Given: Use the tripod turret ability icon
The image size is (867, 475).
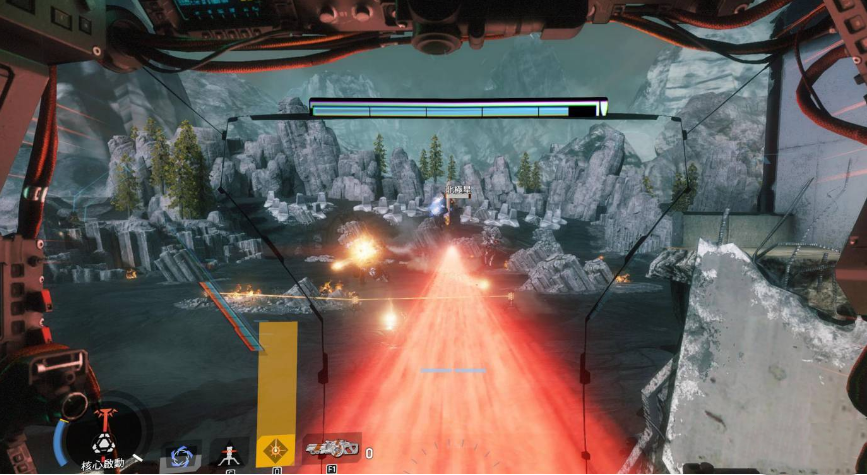Looking at the screenshot, I should click(229, 454).
